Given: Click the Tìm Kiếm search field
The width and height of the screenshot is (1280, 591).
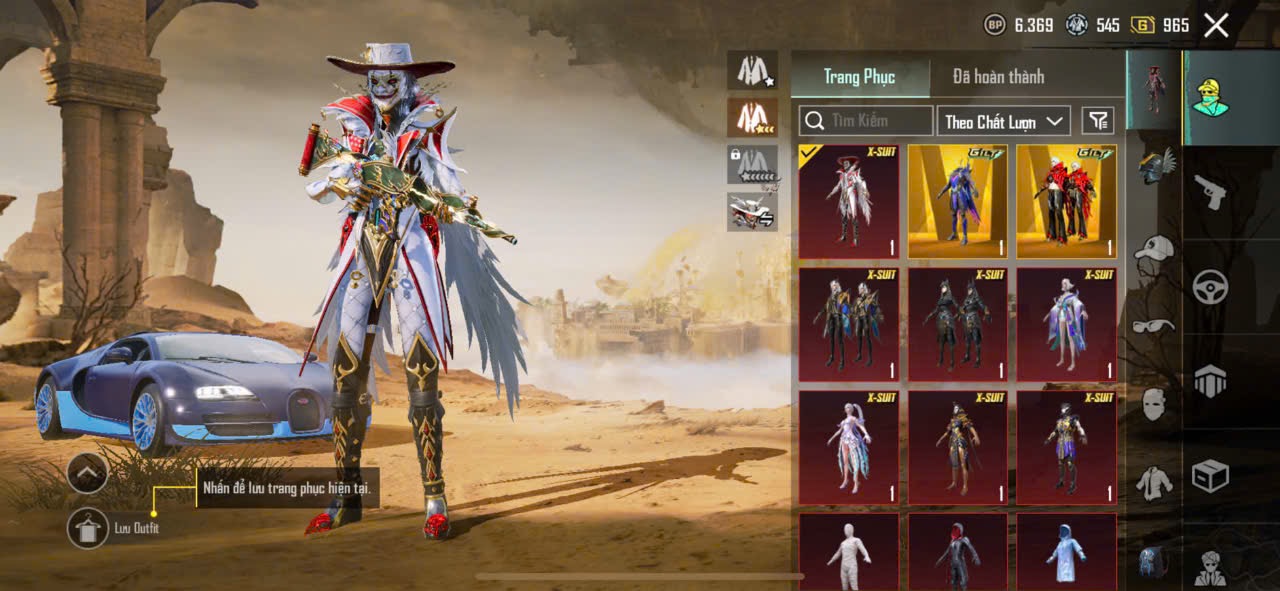Looking at the screenshot, I should coord(866,121).
